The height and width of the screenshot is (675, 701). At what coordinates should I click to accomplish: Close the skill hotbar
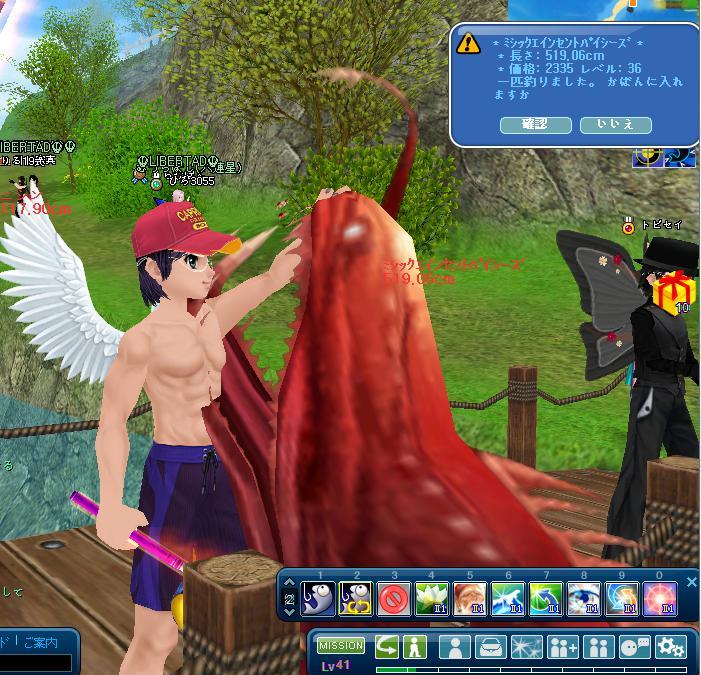(x=691, y=582)
